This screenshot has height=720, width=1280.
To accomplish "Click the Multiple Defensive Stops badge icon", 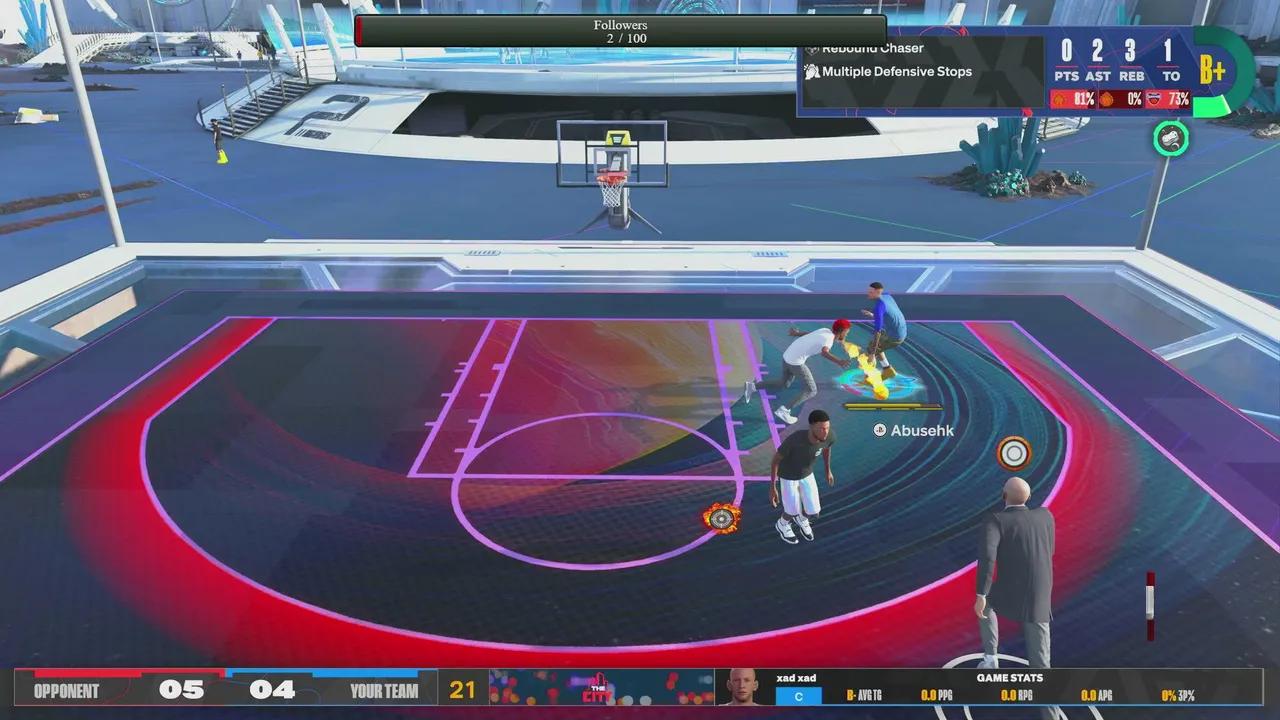I will pos(813,71).
